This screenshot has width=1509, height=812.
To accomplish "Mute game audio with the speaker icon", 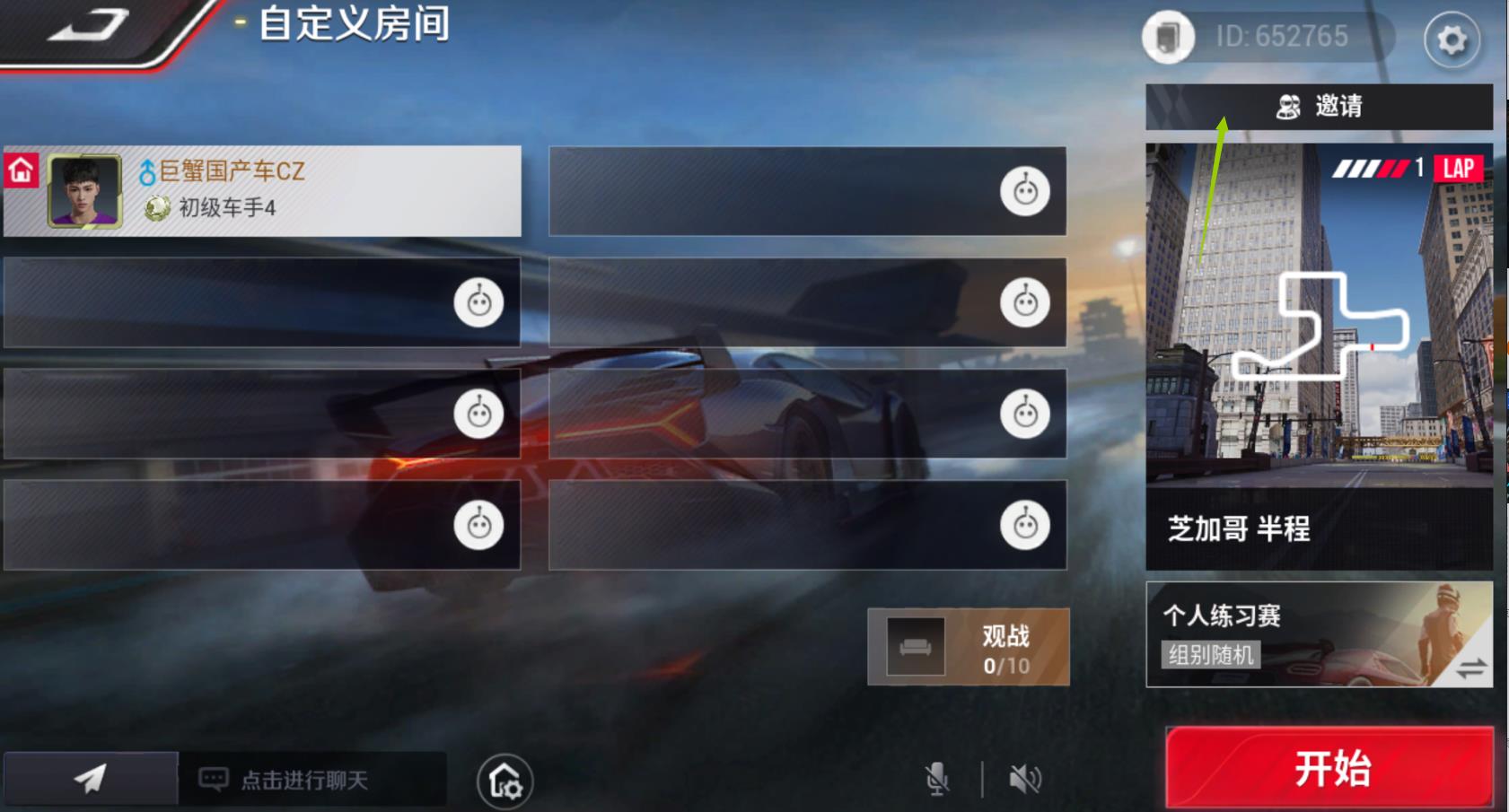I will pos(1024,779).
